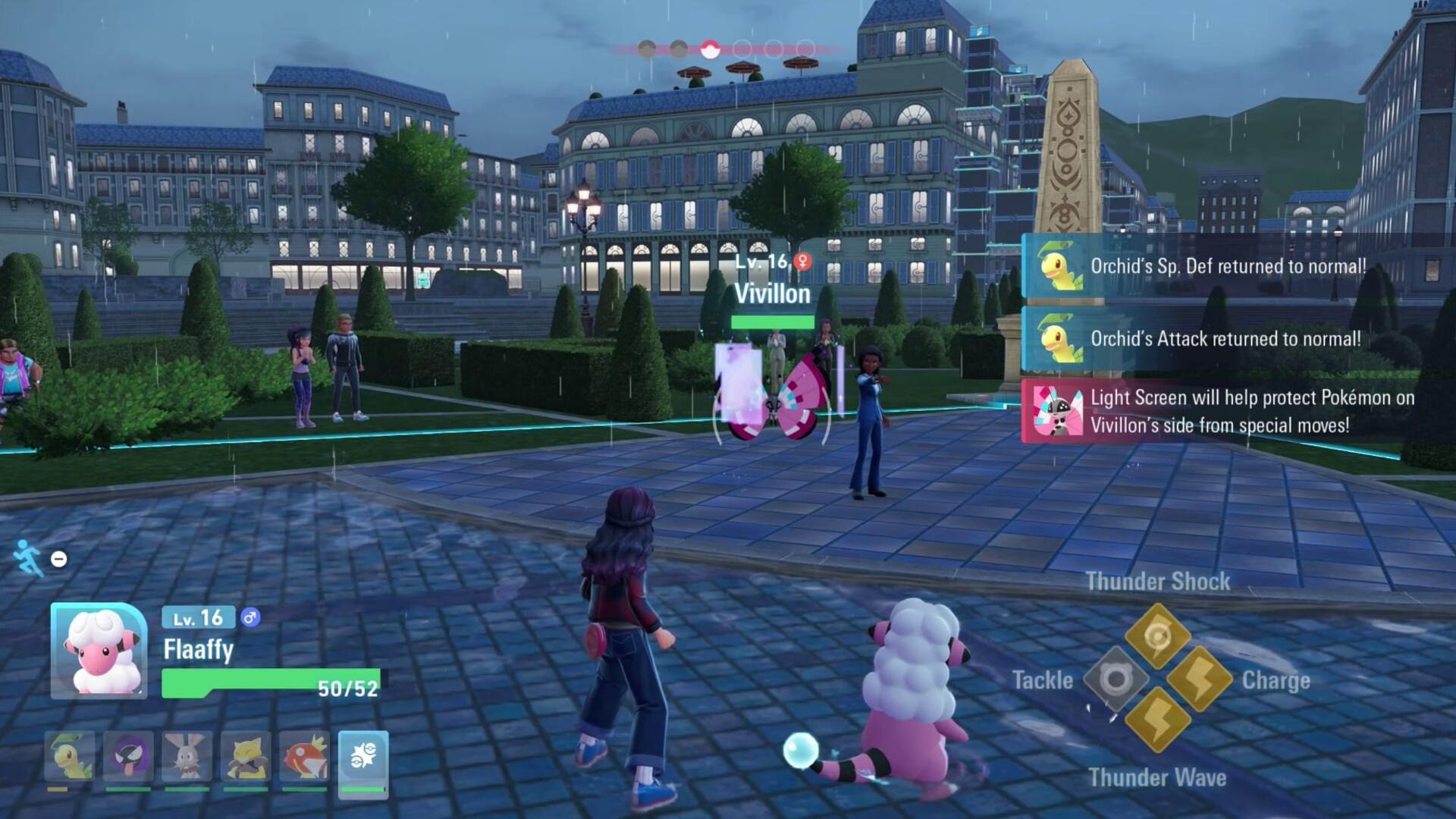Click the blue running figure icon
This screenshot has height=819, width=1456.
pos(27,557)
